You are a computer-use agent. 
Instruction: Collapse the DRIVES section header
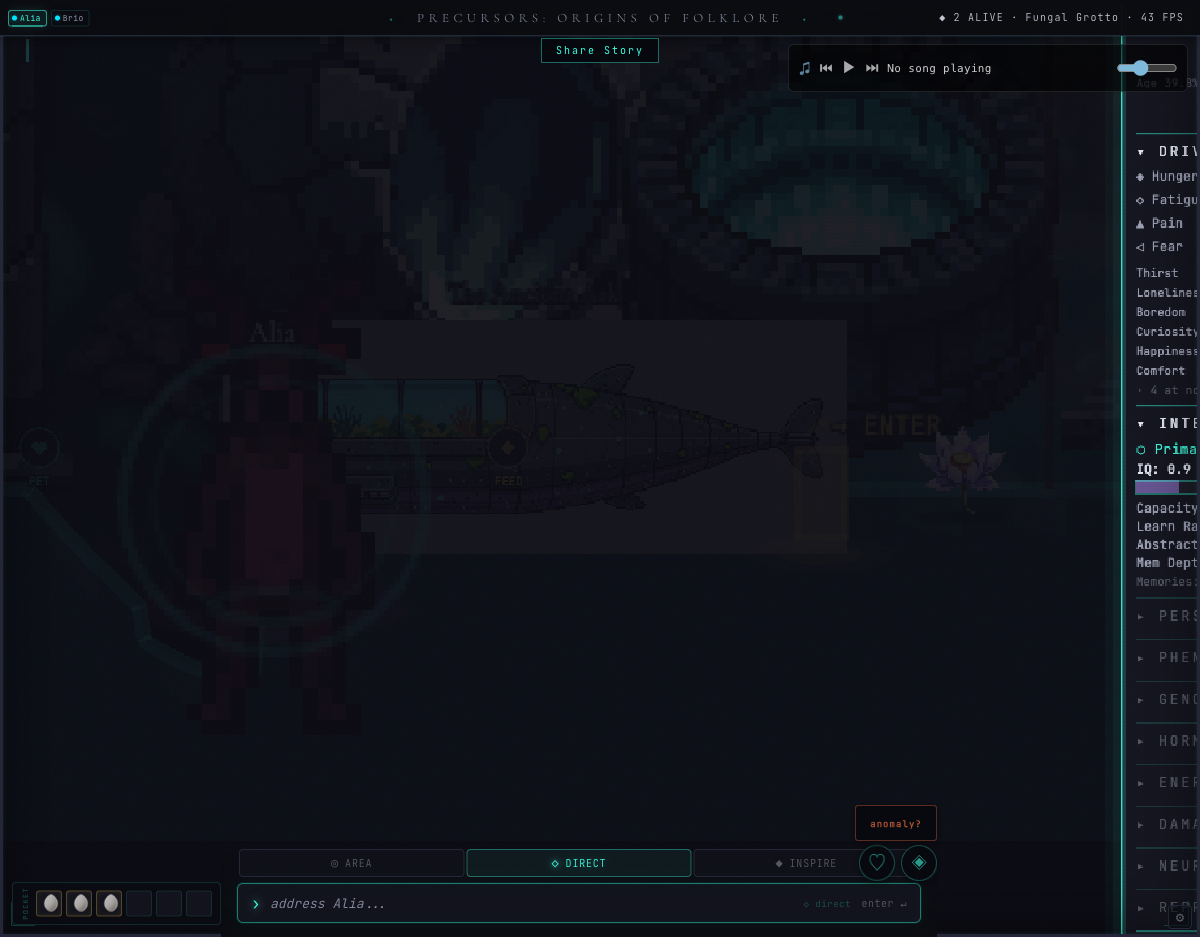coord(1166,152)
